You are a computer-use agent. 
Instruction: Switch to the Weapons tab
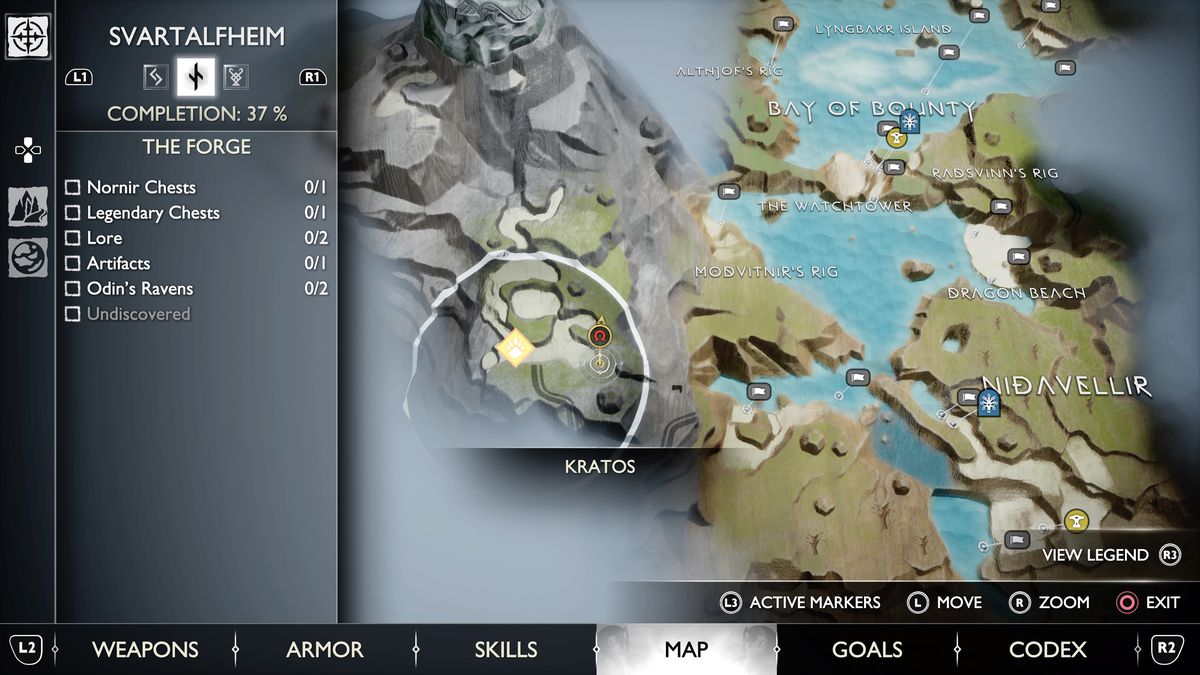(x=145, y=649)
